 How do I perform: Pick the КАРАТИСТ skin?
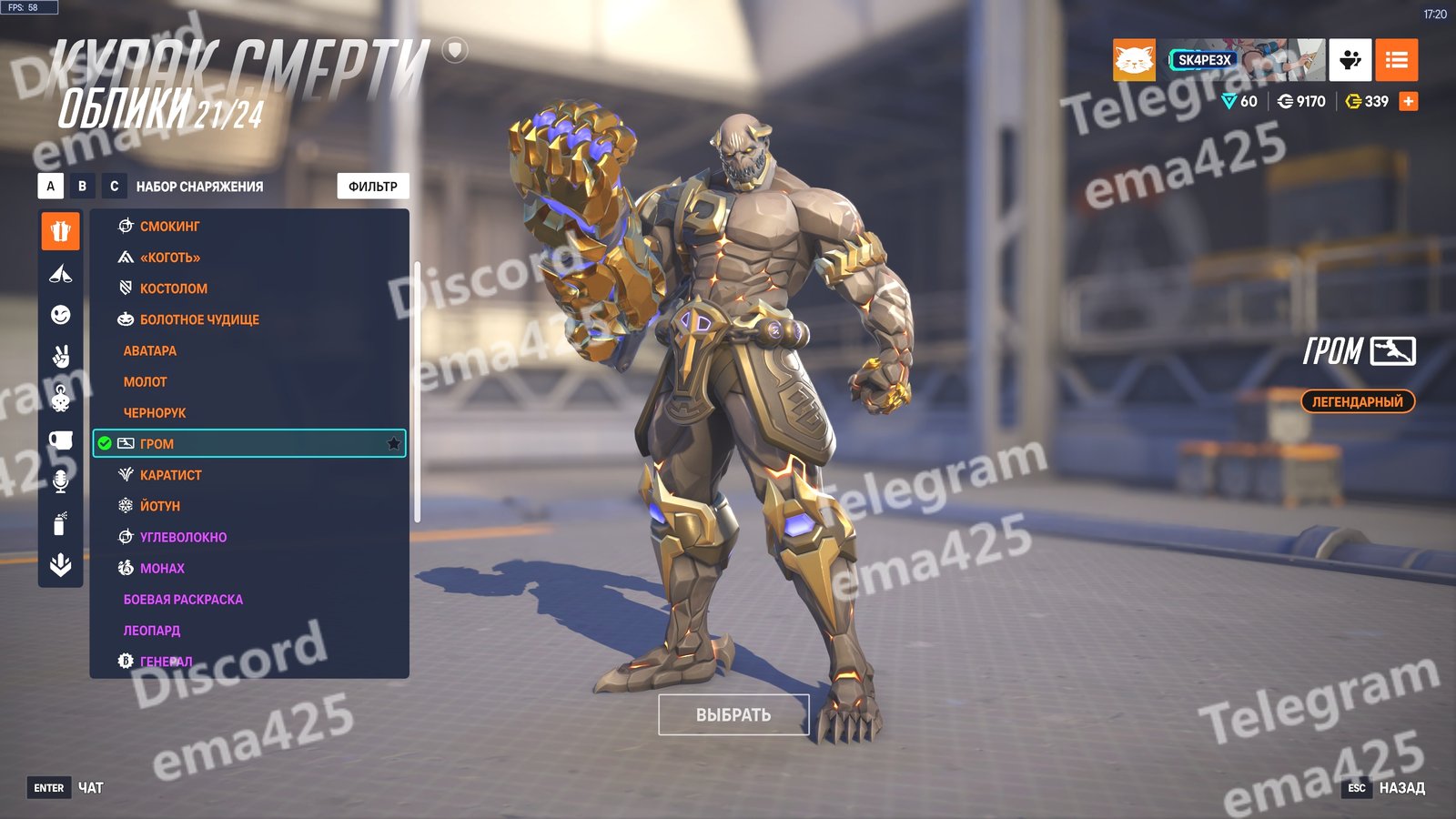click(x=171, y=475)
